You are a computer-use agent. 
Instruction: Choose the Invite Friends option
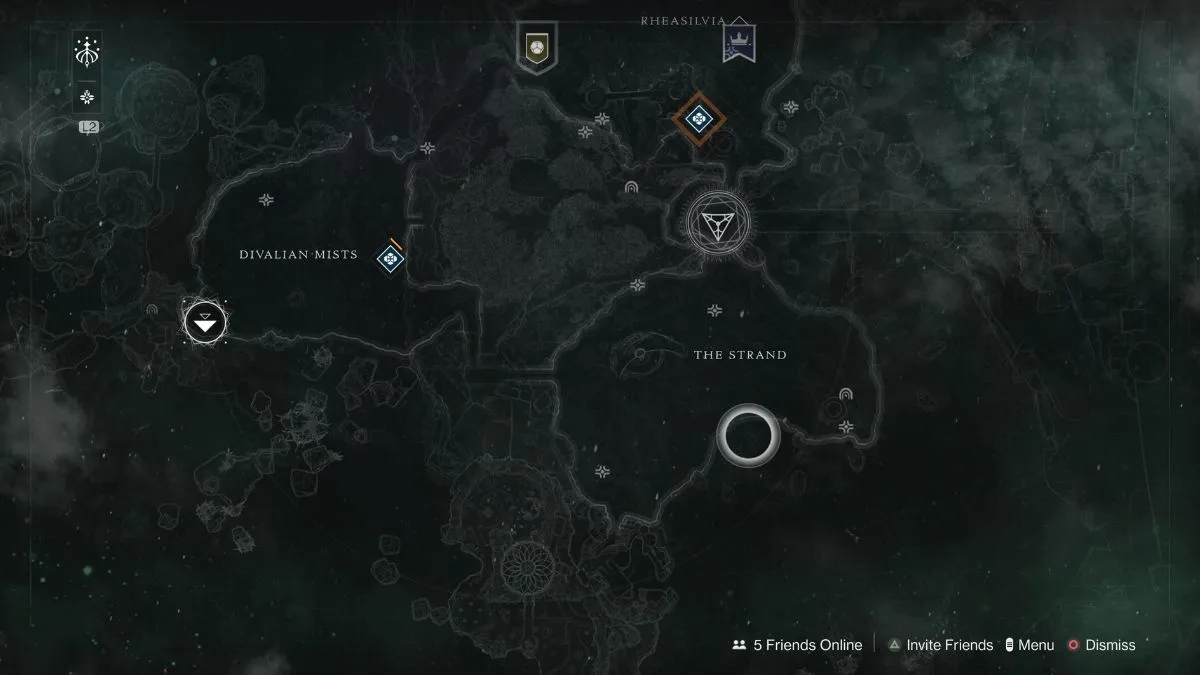(940, 645)
